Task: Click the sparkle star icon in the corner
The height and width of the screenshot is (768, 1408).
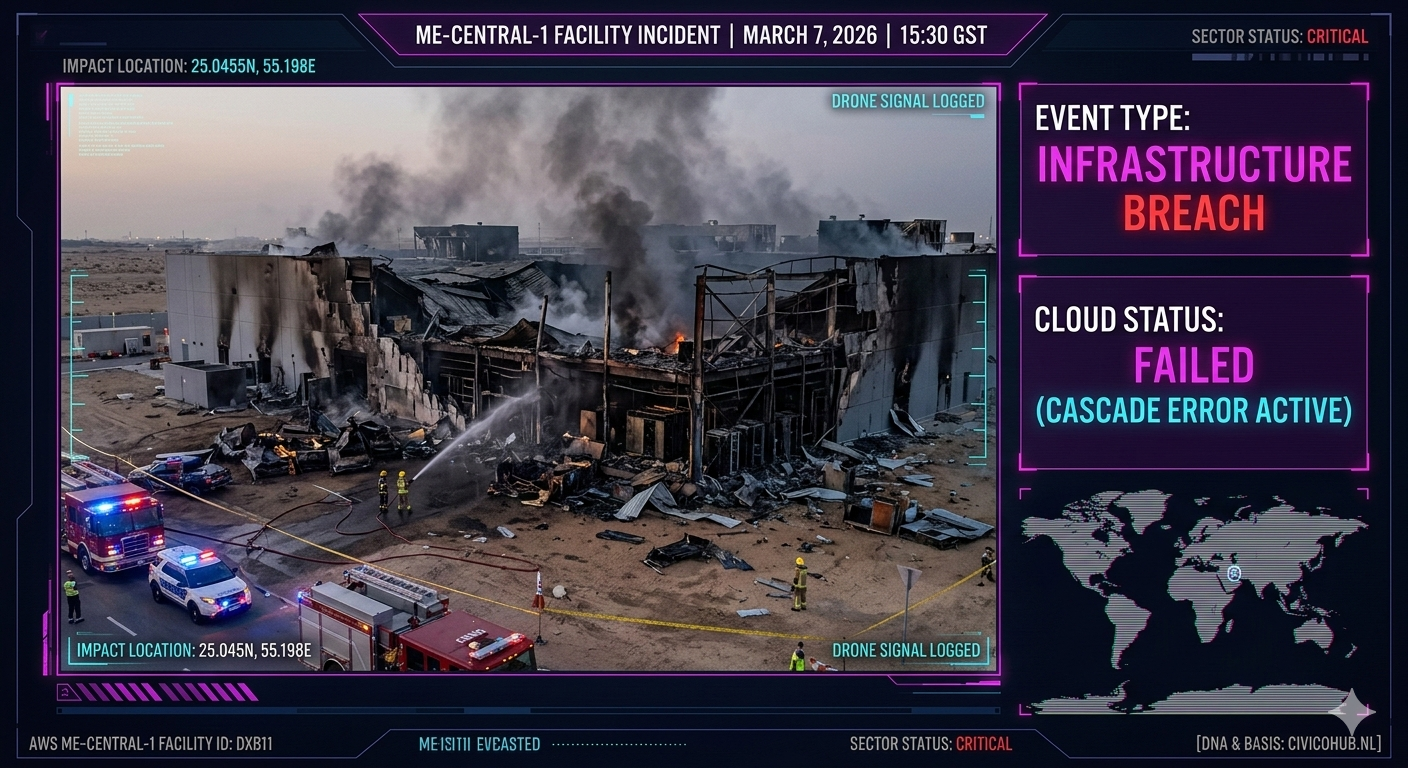Action: coord(1351,712)
